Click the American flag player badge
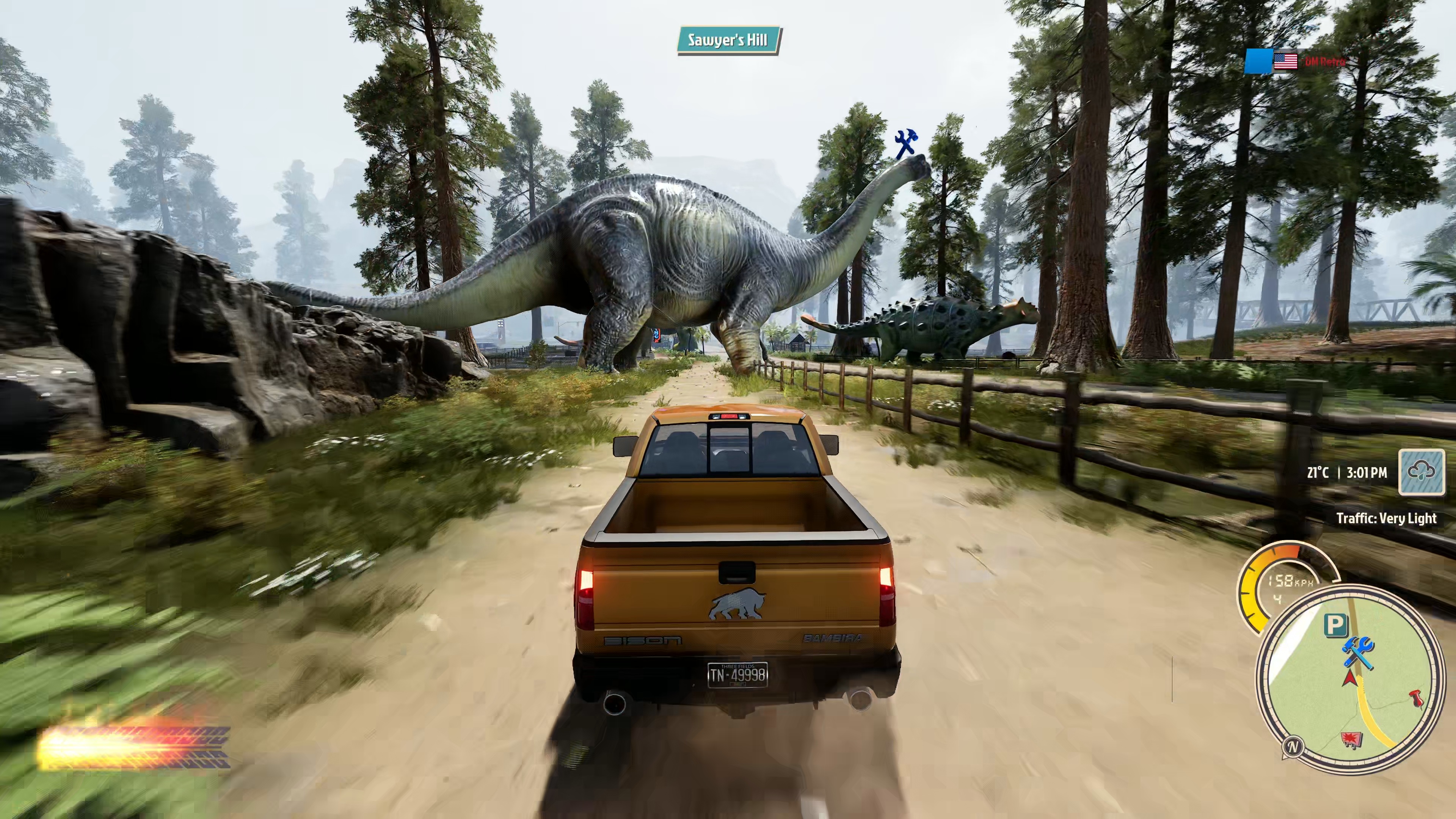Screen dimensions: 1456x819 click(1285, 61)
